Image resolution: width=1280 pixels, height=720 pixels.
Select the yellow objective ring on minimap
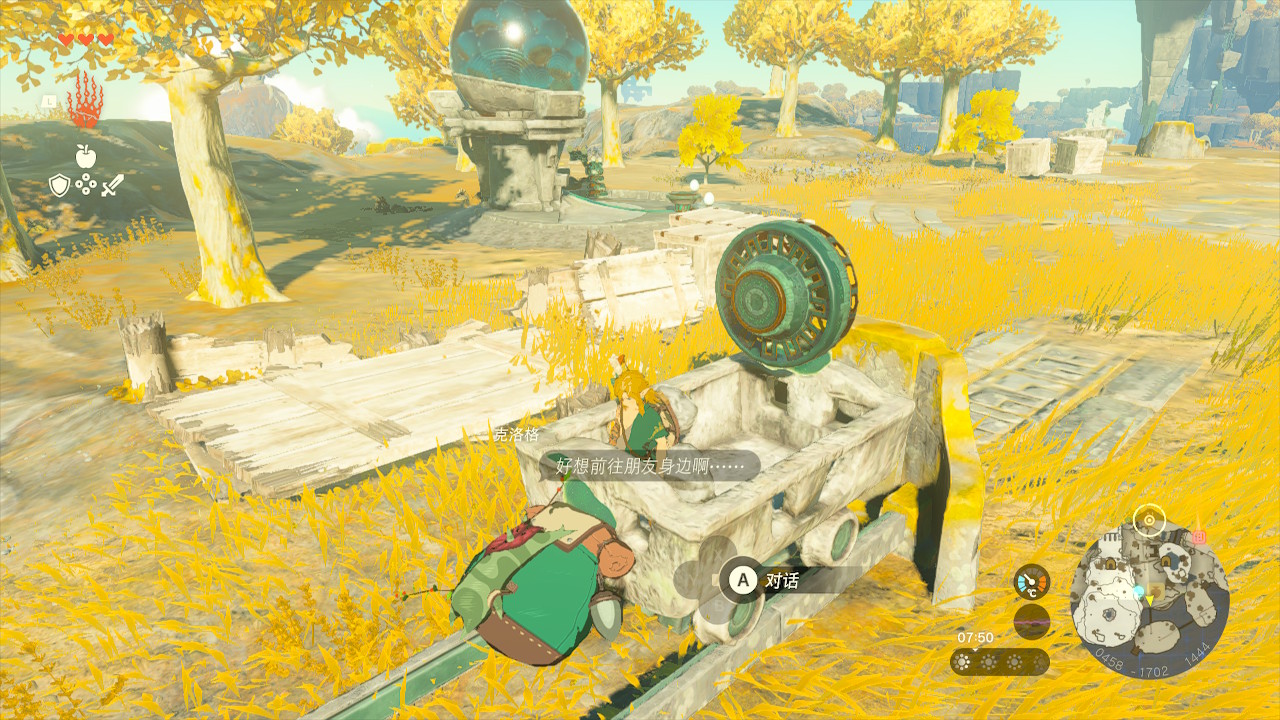pos(1149,520)
